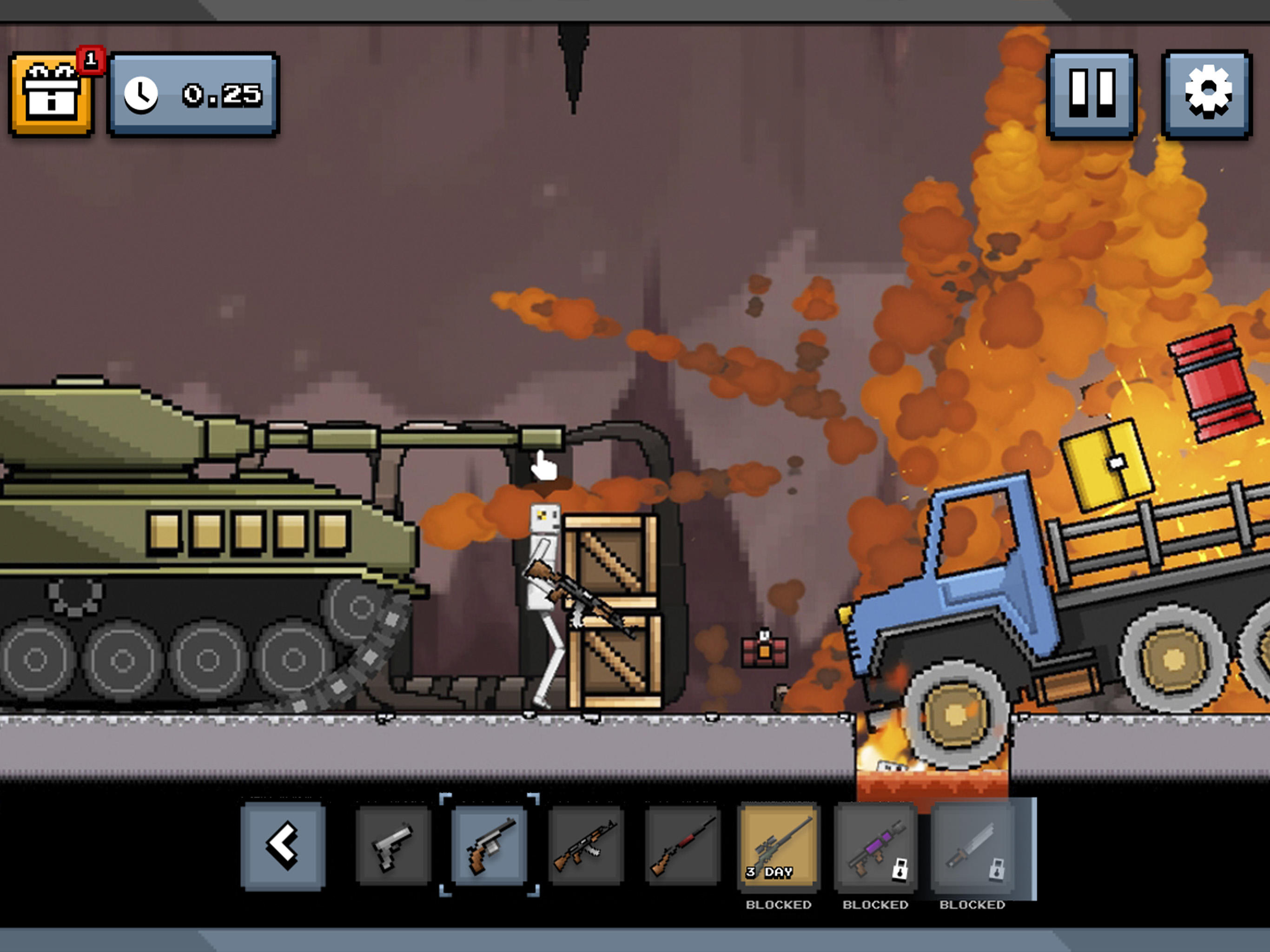Viewport: 1270px width, 952px height.
Task: Tap the locked purple gun slot
Action: pos(875,846)
